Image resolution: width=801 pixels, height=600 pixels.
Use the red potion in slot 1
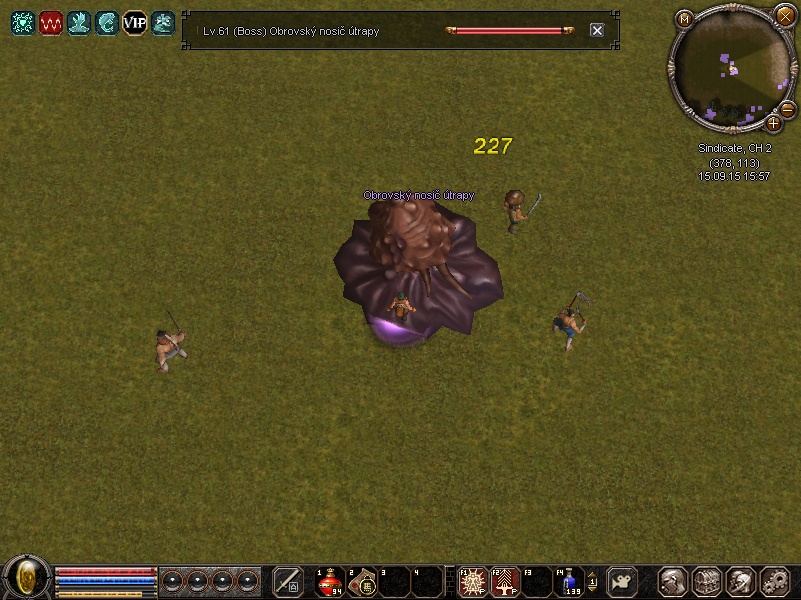(330, 581)
